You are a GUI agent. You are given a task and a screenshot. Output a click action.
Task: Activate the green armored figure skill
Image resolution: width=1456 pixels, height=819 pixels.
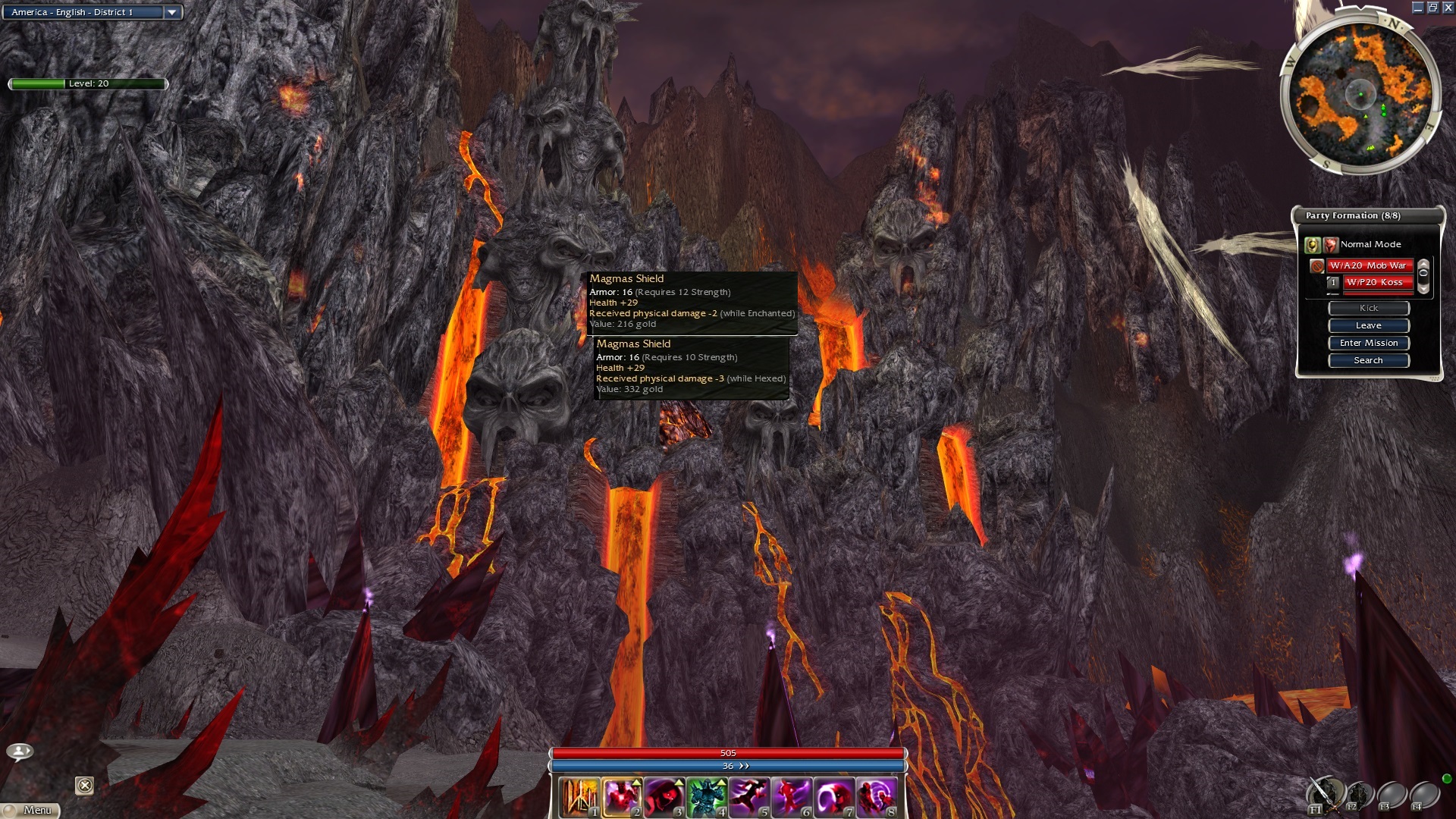point(707,798)
